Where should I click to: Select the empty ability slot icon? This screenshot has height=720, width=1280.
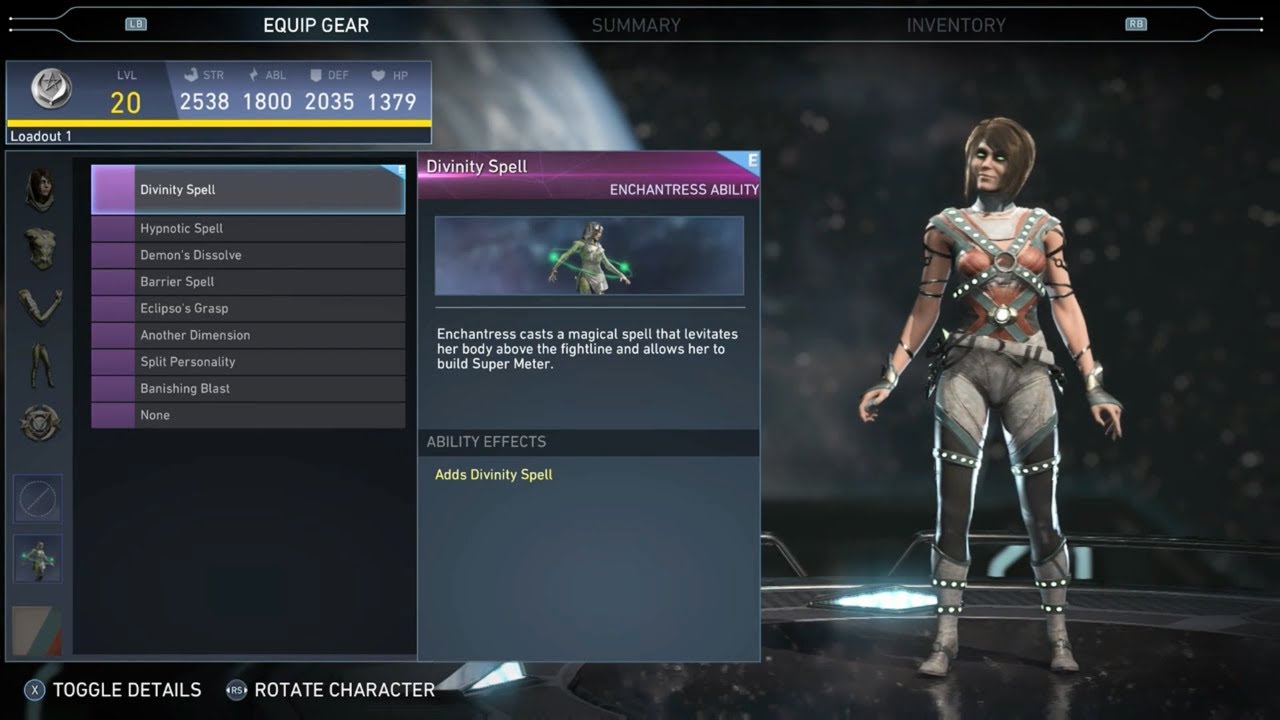[x=38, y=499]
